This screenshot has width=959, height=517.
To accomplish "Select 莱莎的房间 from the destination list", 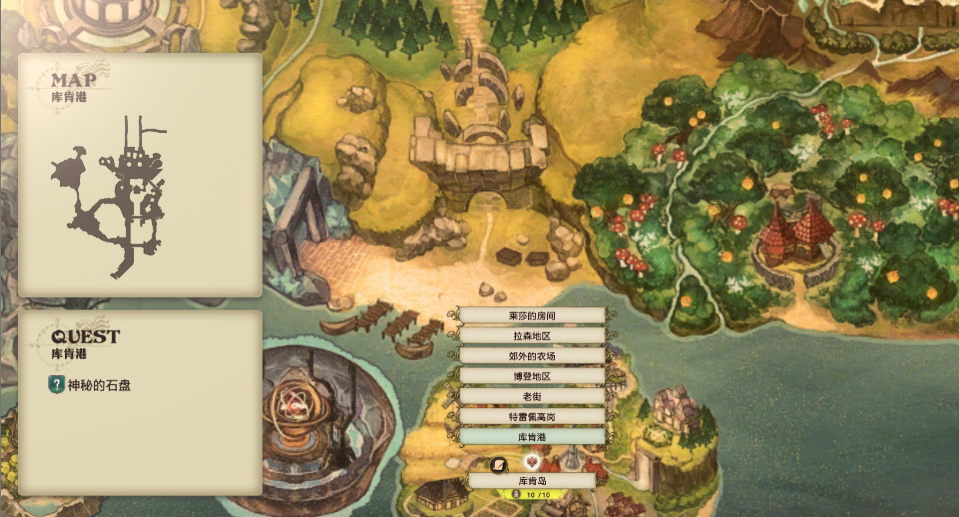I will coord(531,316).
